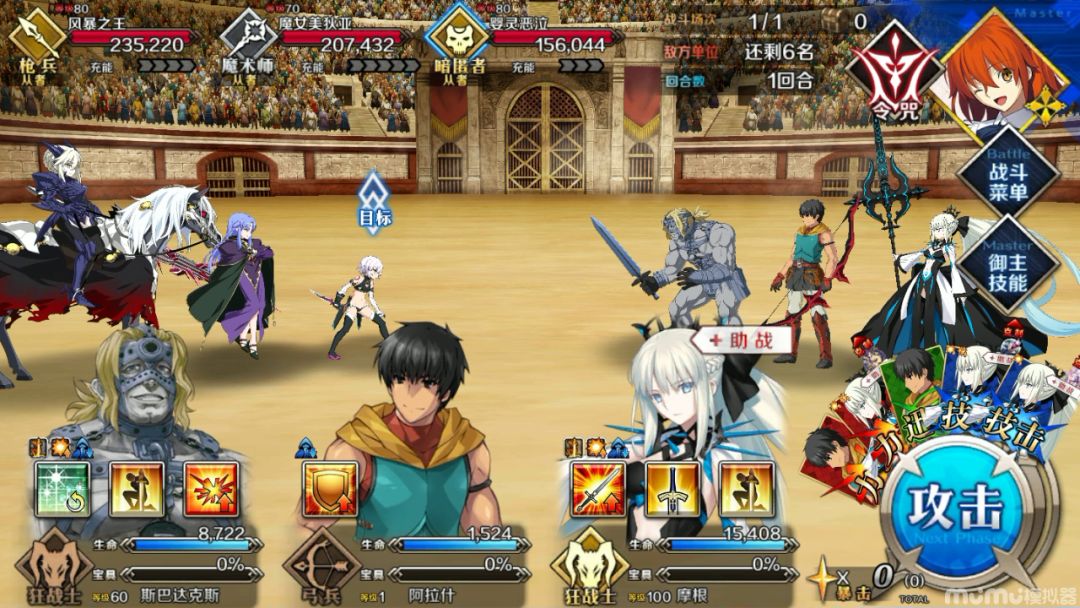Screen dimensions: 1080x608
Task: View Morgan's Berserker class status
Action: [x=590, y=567]
